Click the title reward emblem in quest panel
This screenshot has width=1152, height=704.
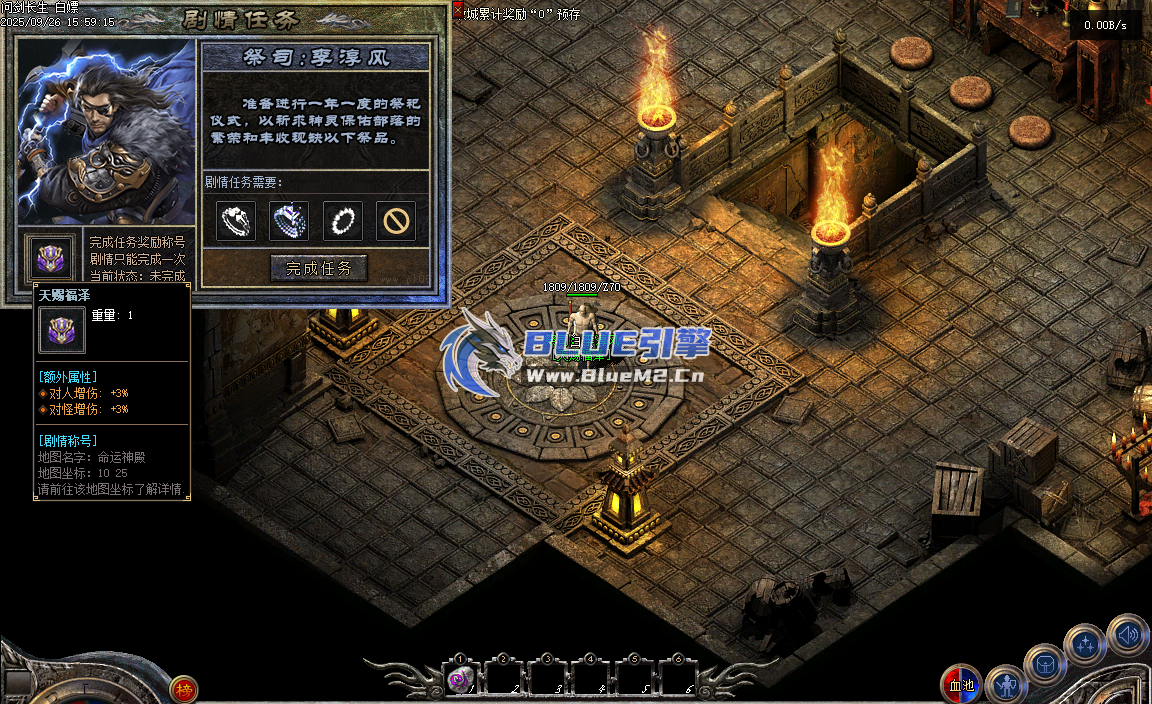point(49,259)
